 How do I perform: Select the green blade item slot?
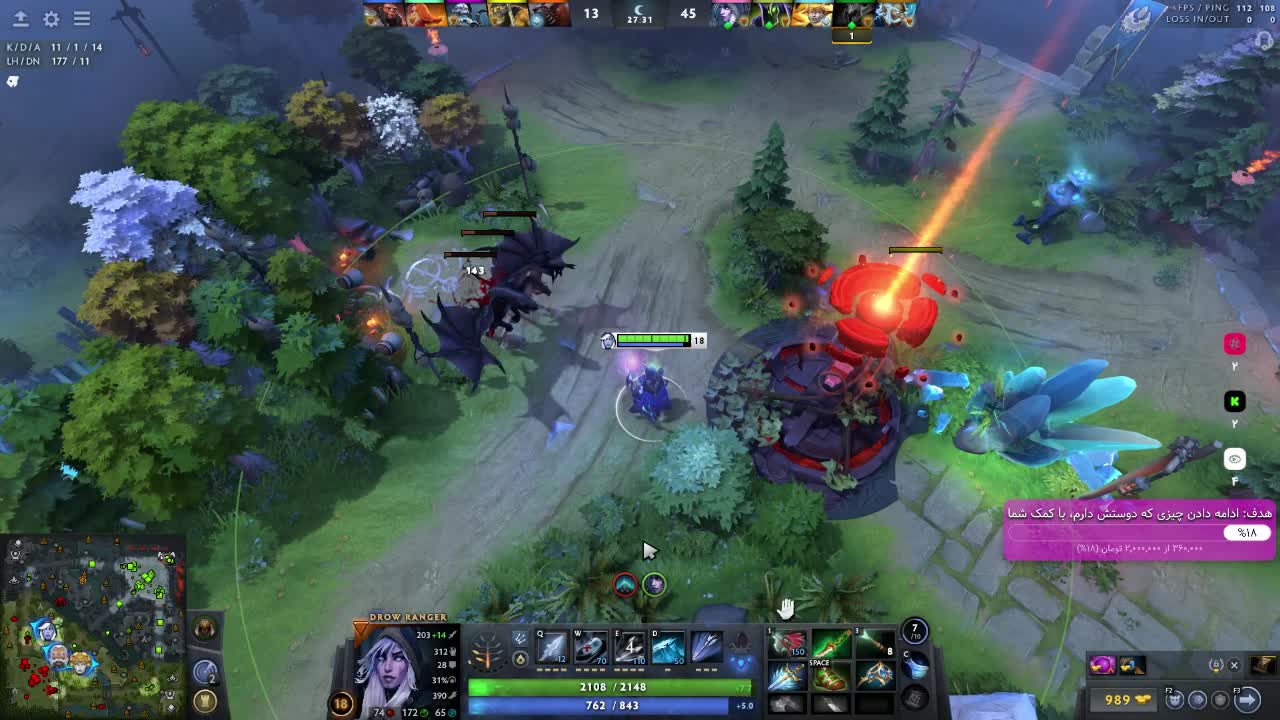click(x=830, y=644)
